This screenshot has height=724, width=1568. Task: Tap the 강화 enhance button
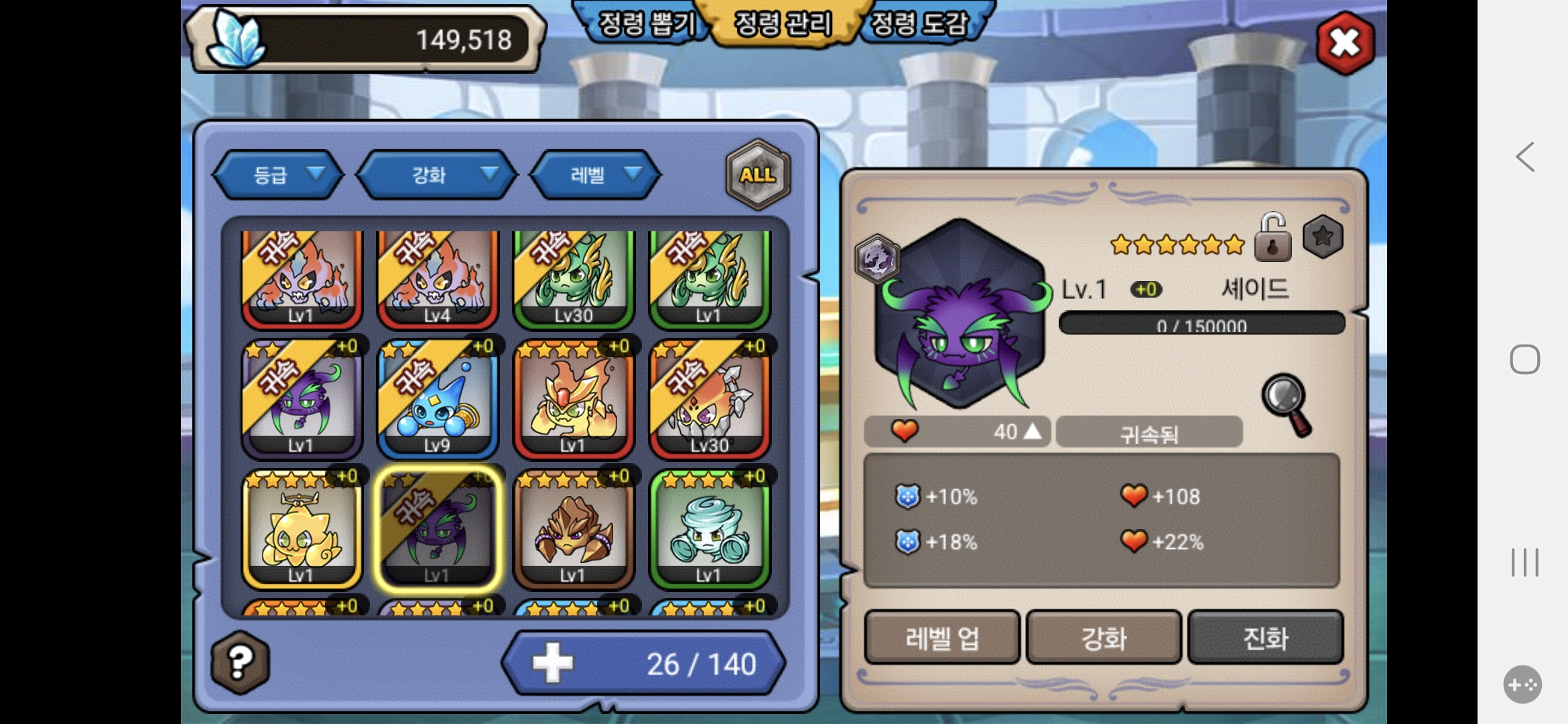(1104, 638)
